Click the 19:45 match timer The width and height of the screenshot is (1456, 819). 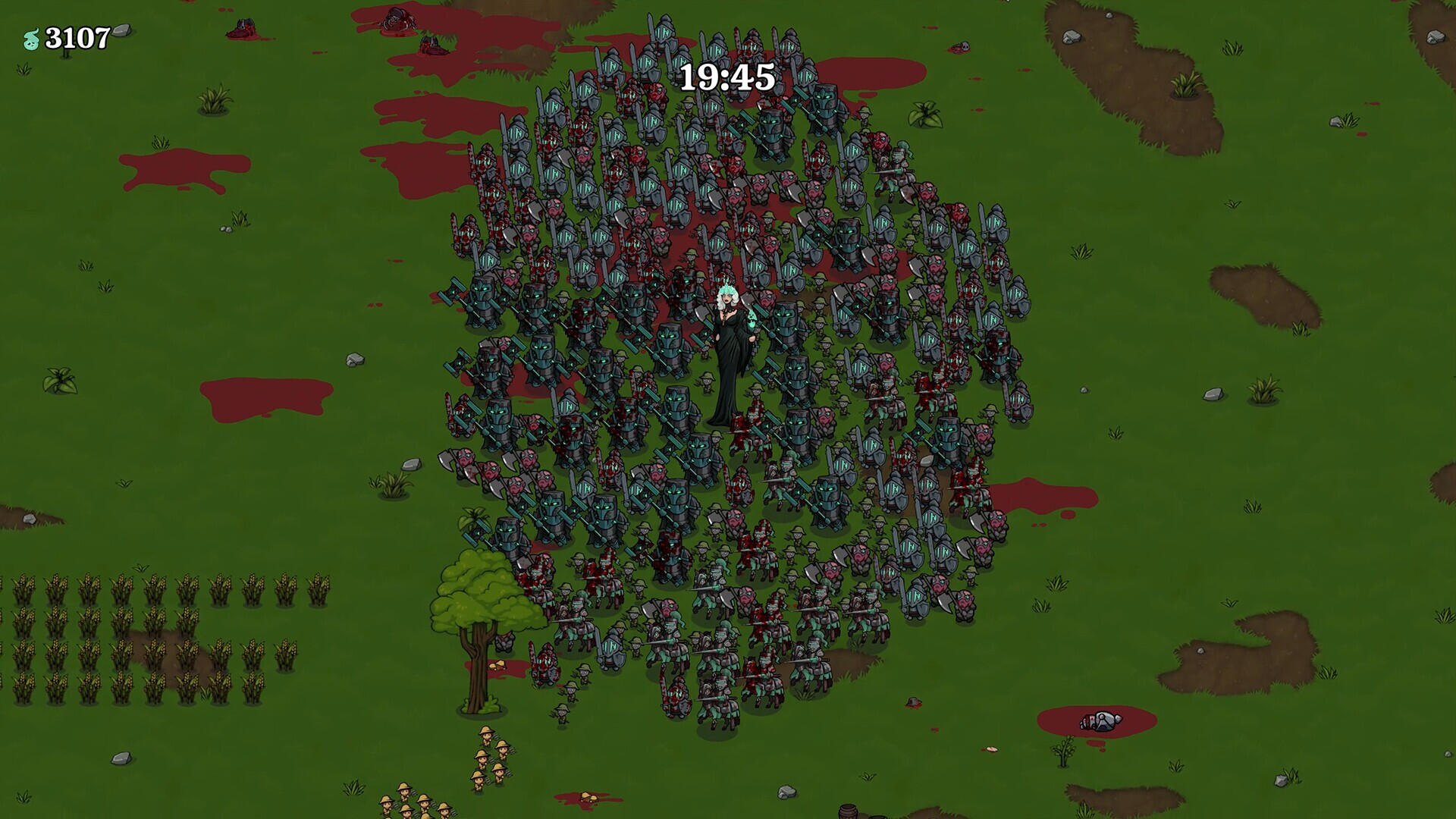(727, 75)
